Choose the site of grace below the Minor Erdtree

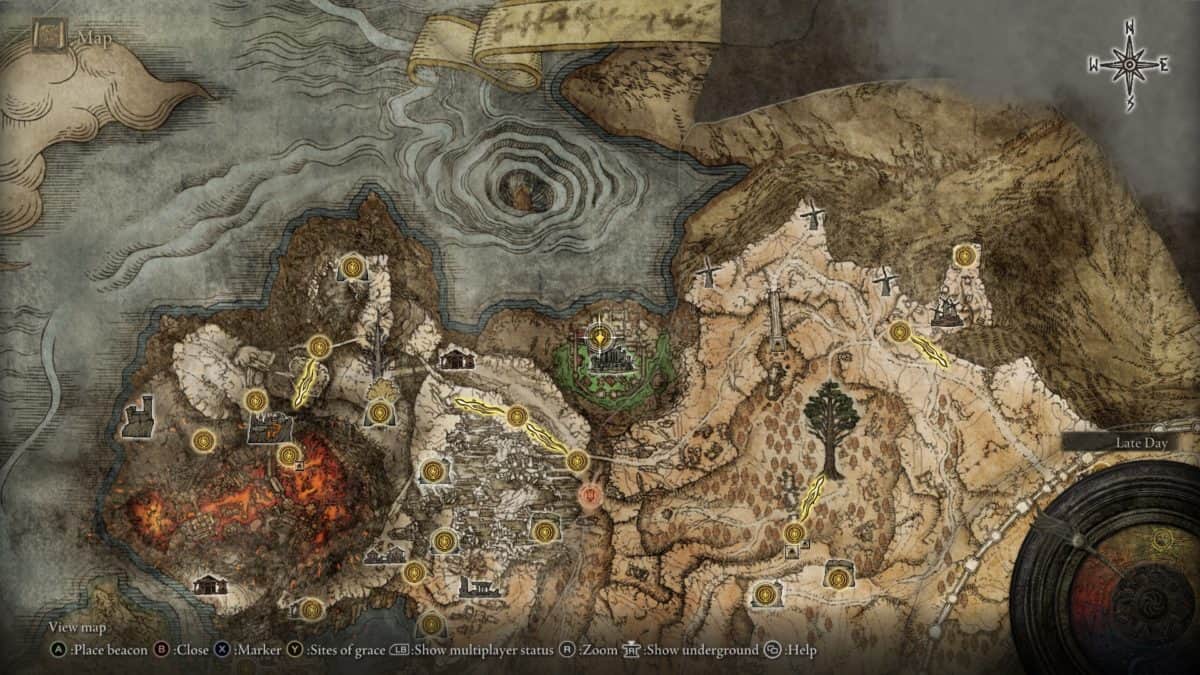(x=794, y=533)
